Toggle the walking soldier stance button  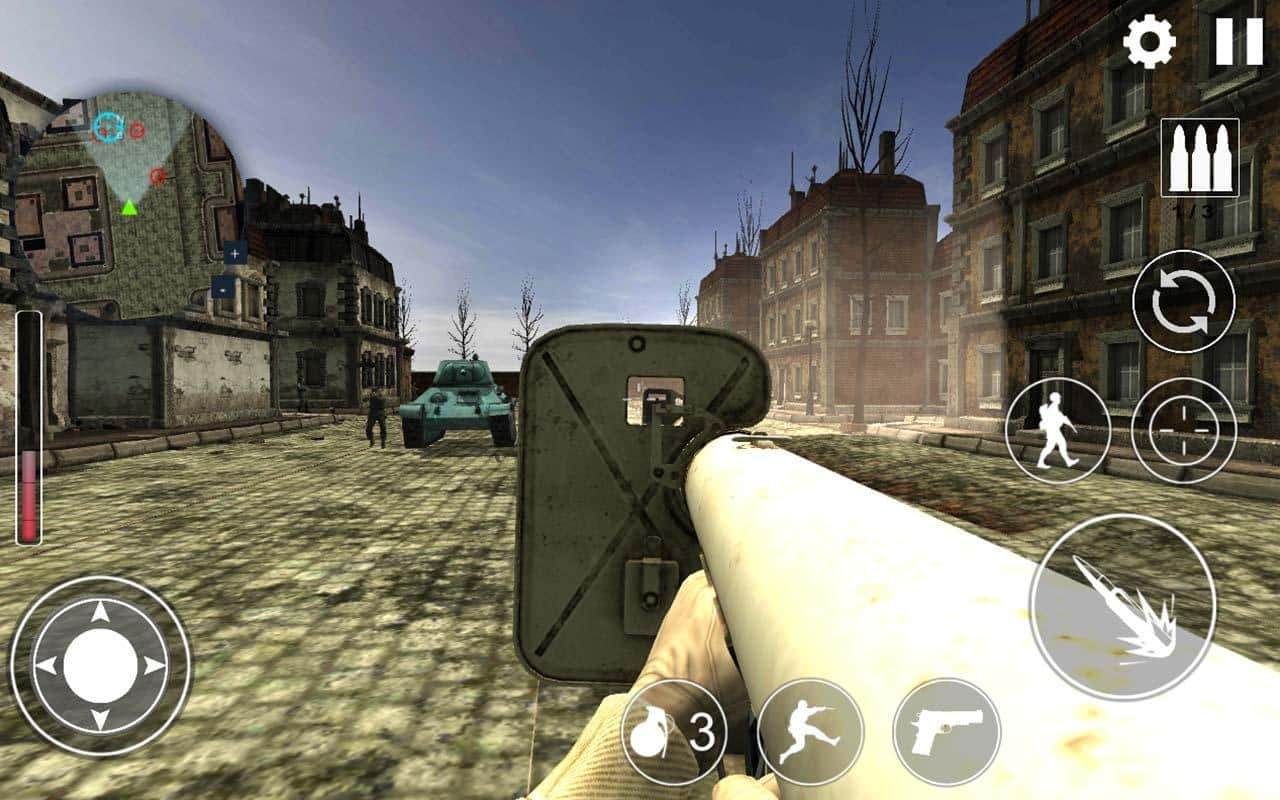point(1057,430)
